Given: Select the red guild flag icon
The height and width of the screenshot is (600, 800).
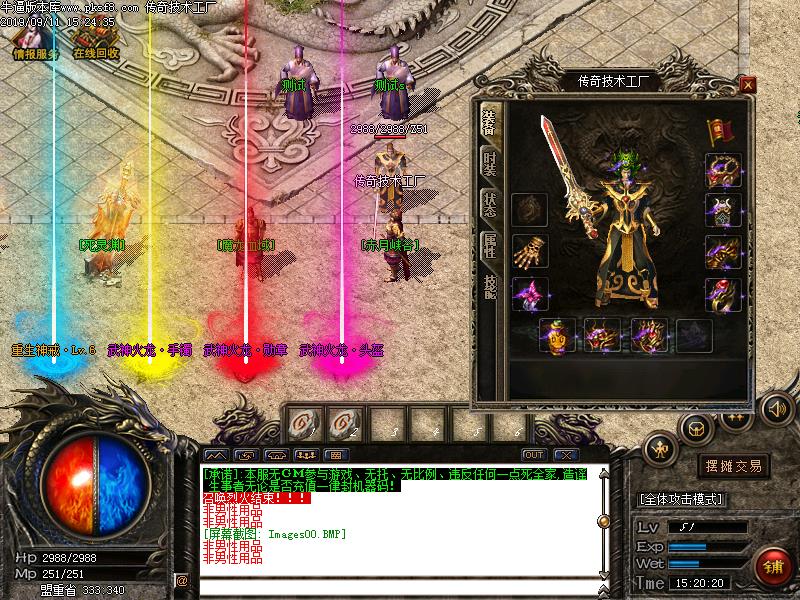Looking at the screenshot, I should (716, 131).
